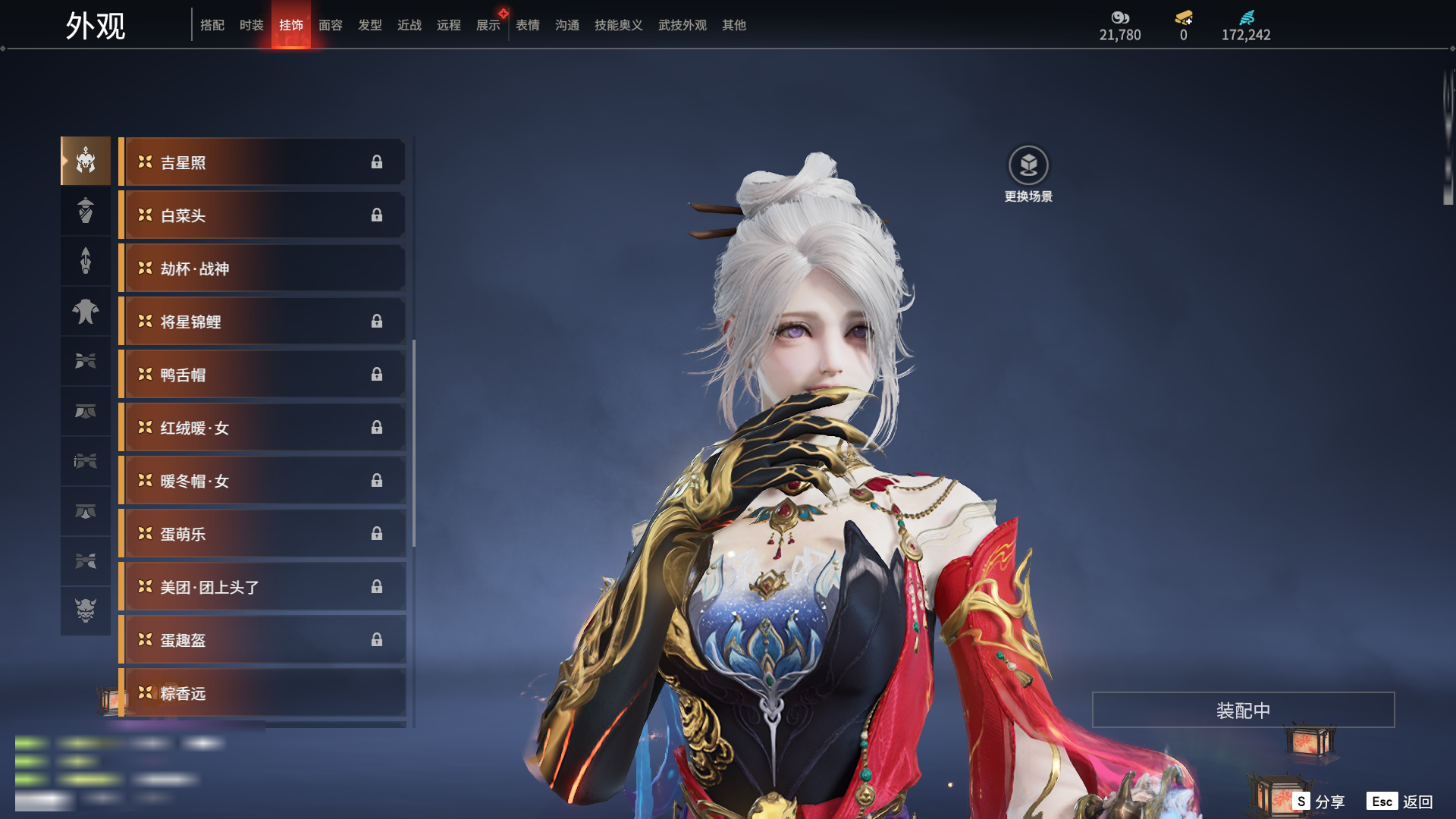Image resolution: width=1456 pixels, height=819 pixels.
Task: Click the 装配中 equip button
Action: [x=1243, y=710]
